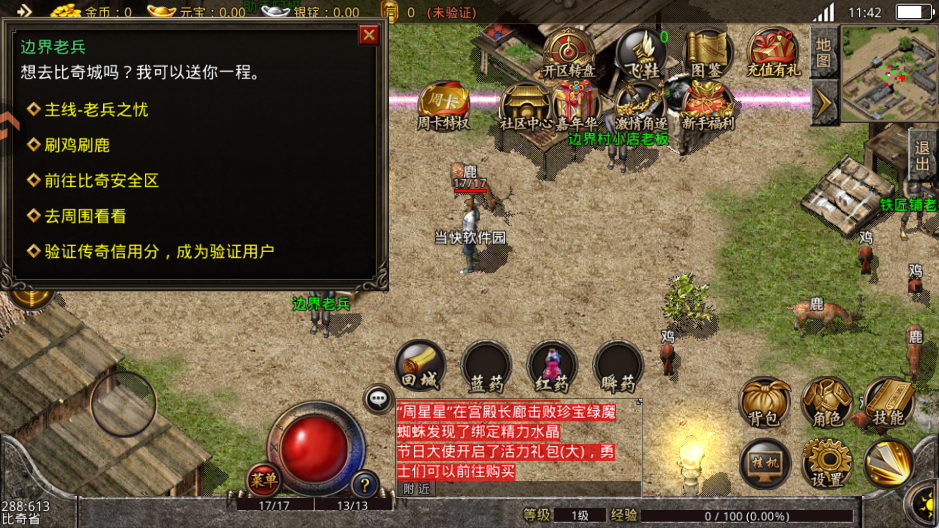The height and width of the screenshot is (528, 939).
Task: Select the 验证传奇信用分 verification option
Action: tap(158, 252)
